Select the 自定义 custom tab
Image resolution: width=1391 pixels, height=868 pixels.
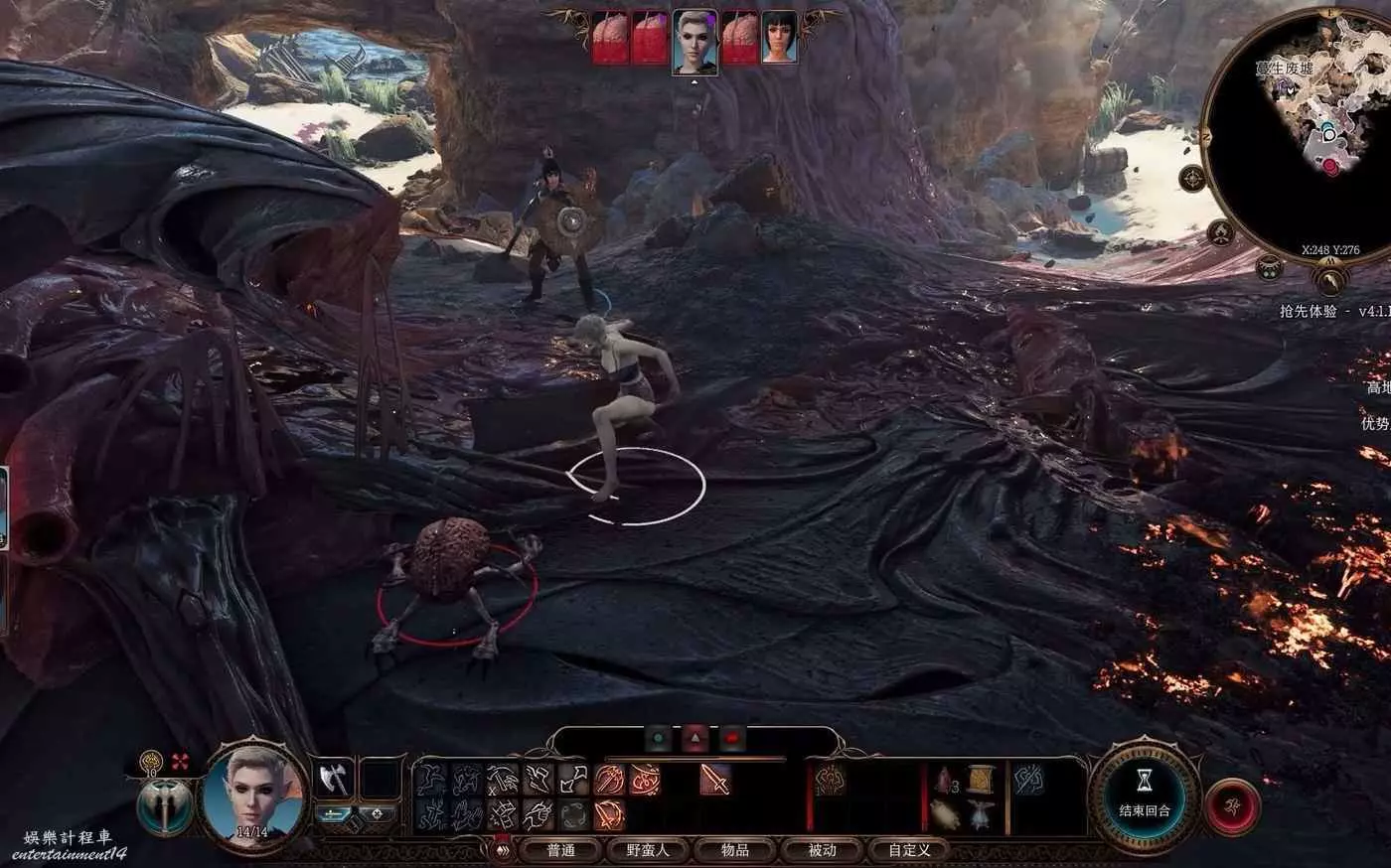point(909,850)
